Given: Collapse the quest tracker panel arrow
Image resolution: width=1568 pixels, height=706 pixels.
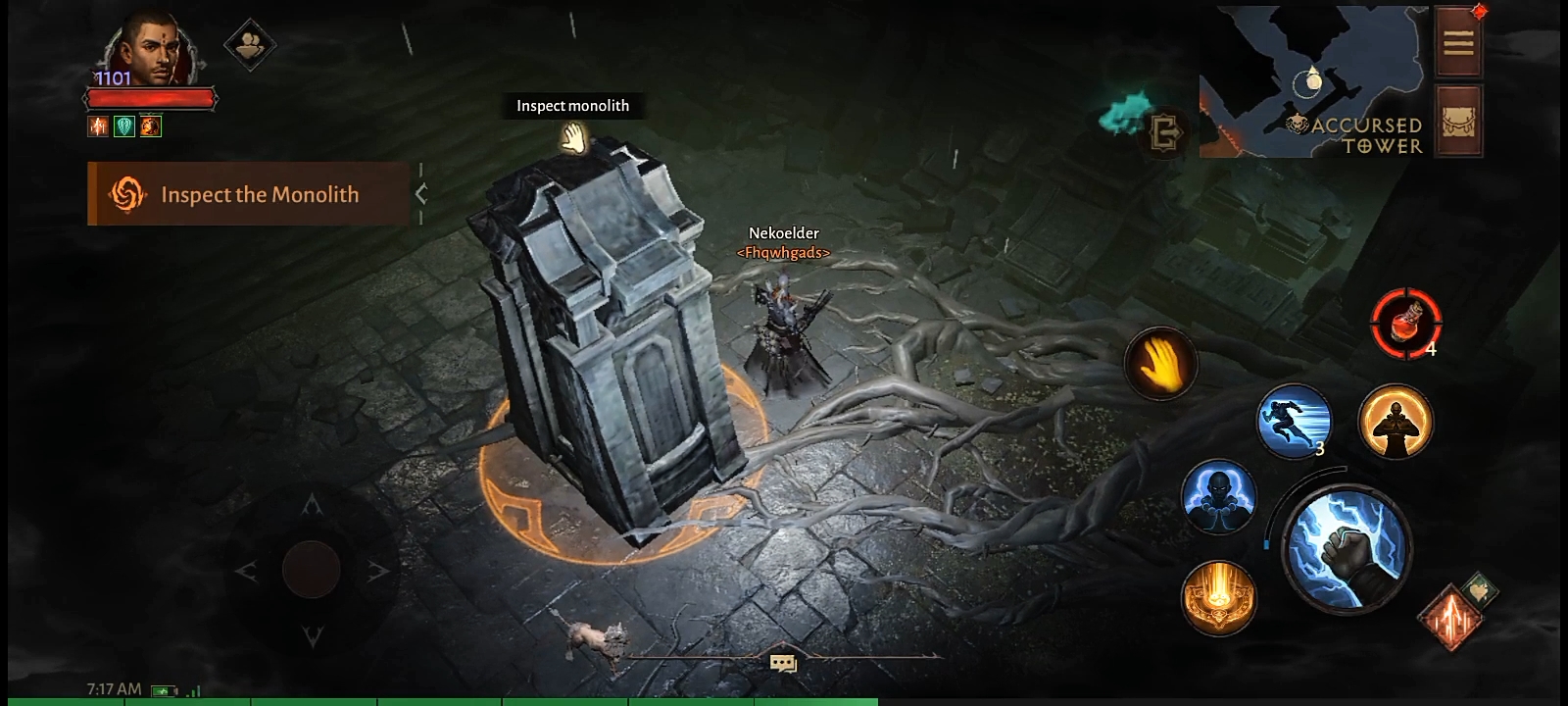Looking at the screenshot, I should click(x=421, y=194).
